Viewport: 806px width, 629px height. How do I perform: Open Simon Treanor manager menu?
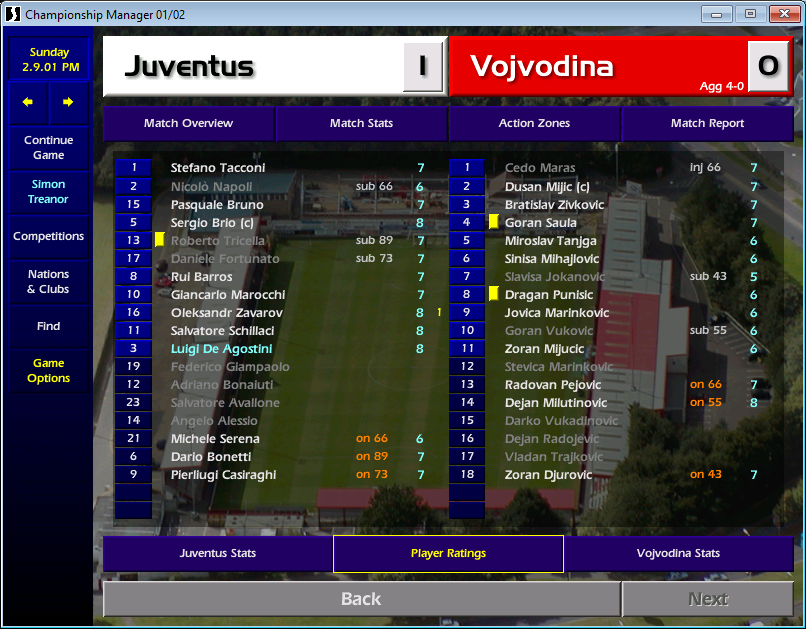[48, 191]
